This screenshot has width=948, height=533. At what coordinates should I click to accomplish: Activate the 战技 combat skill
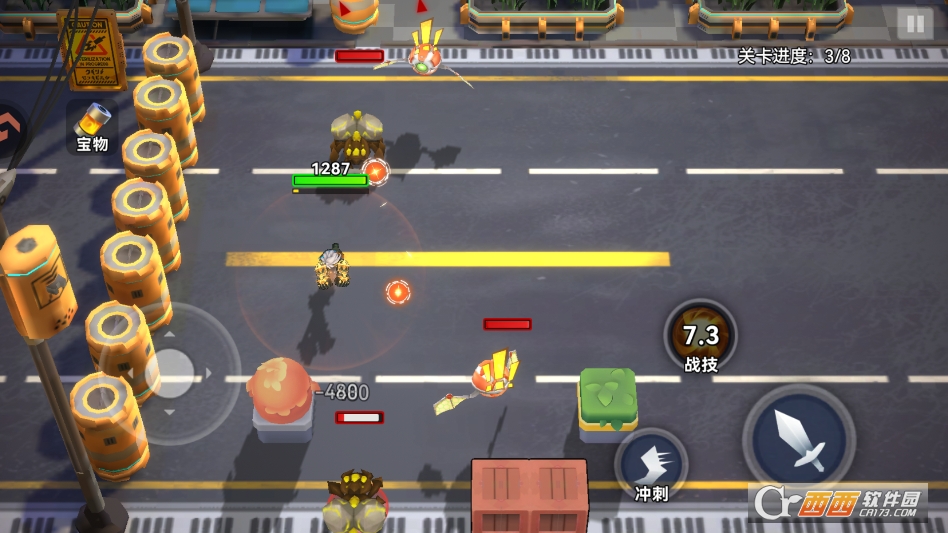pos(700,337)
